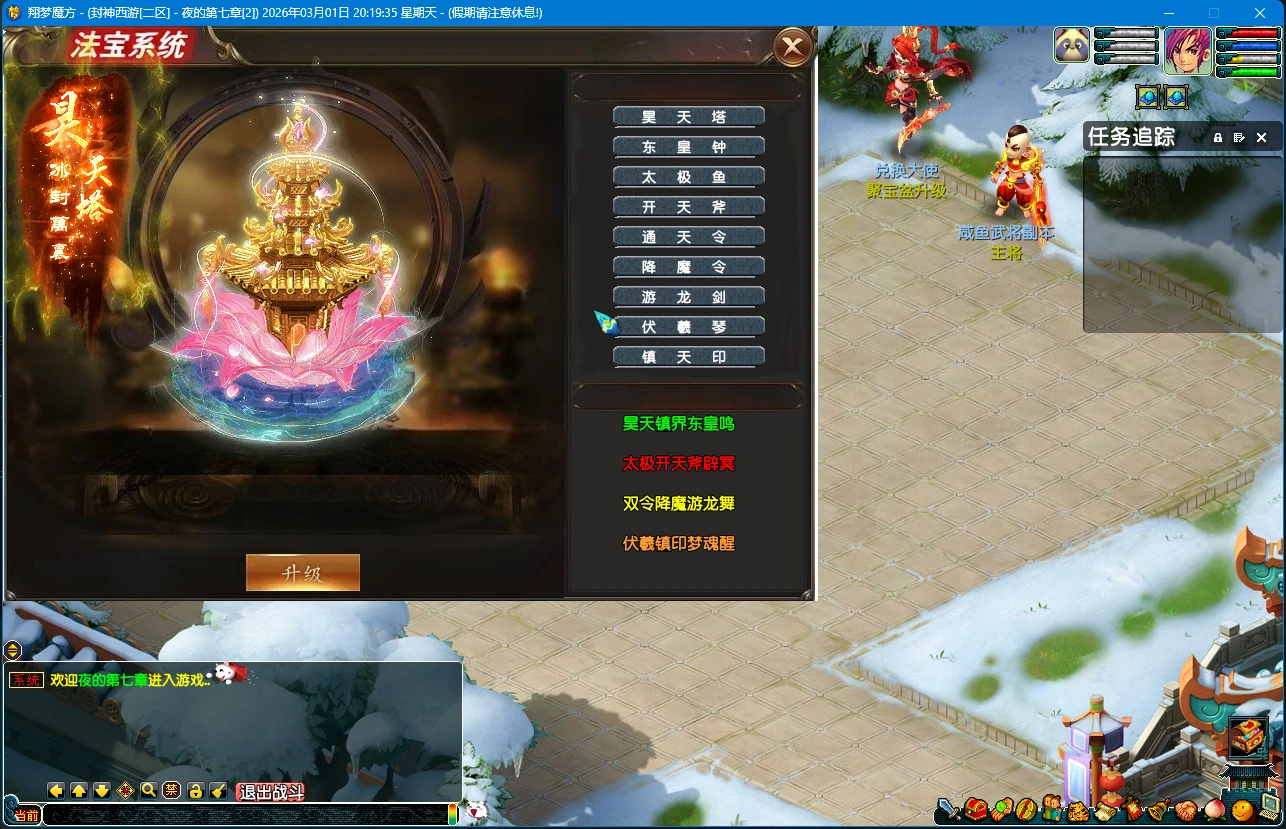This screenshot has width=1286, height=829.
Task: Click the 升级 upgrade button
Action: (302, 573)
